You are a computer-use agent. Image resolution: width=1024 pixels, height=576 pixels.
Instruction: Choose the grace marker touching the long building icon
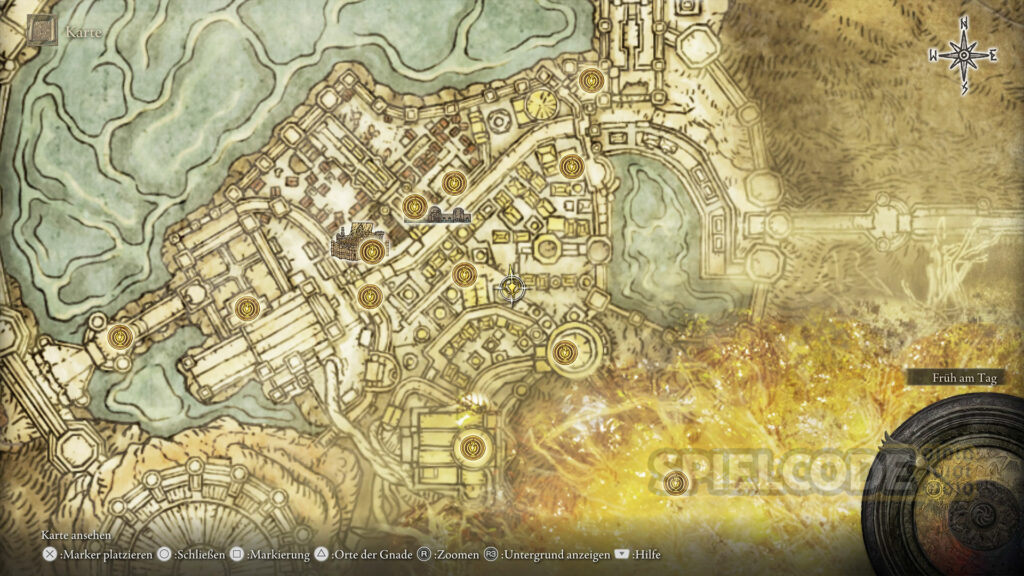point(415,207)
